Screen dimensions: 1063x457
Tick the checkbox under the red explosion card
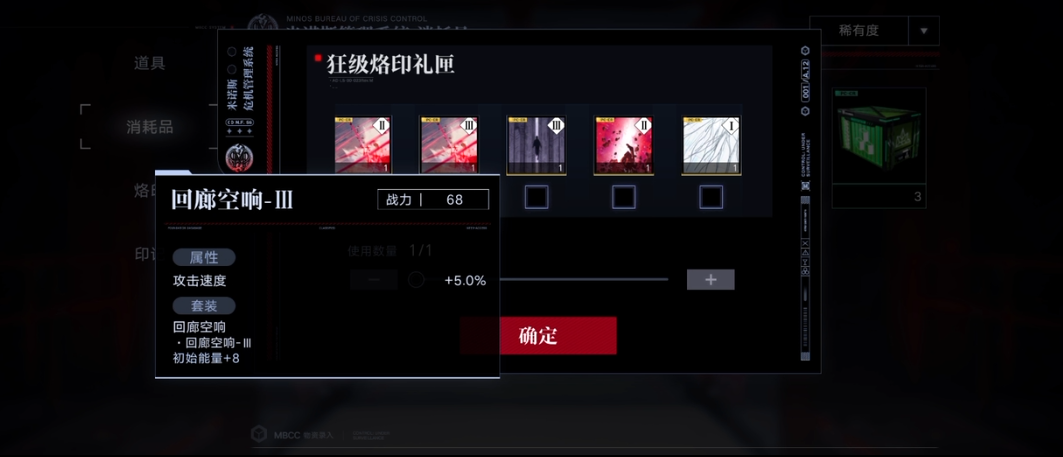pyautogui.click(x=623, y=197)
